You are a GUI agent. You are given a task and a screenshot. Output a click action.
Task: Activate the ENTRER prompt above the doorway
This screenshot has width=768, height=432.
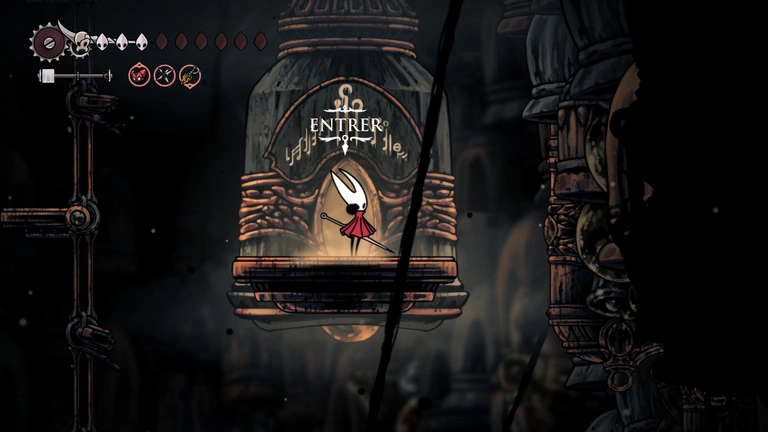[345, 125]
